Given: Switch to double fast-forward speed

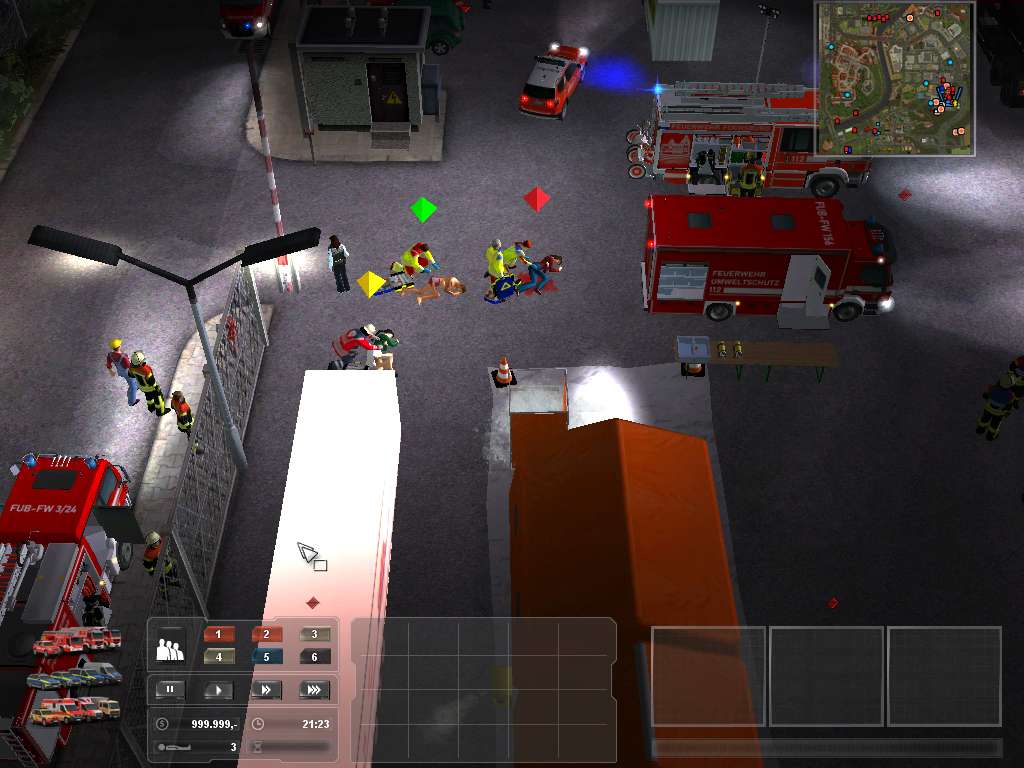Looking at the screenshot, I should click(x=266, y=690).
